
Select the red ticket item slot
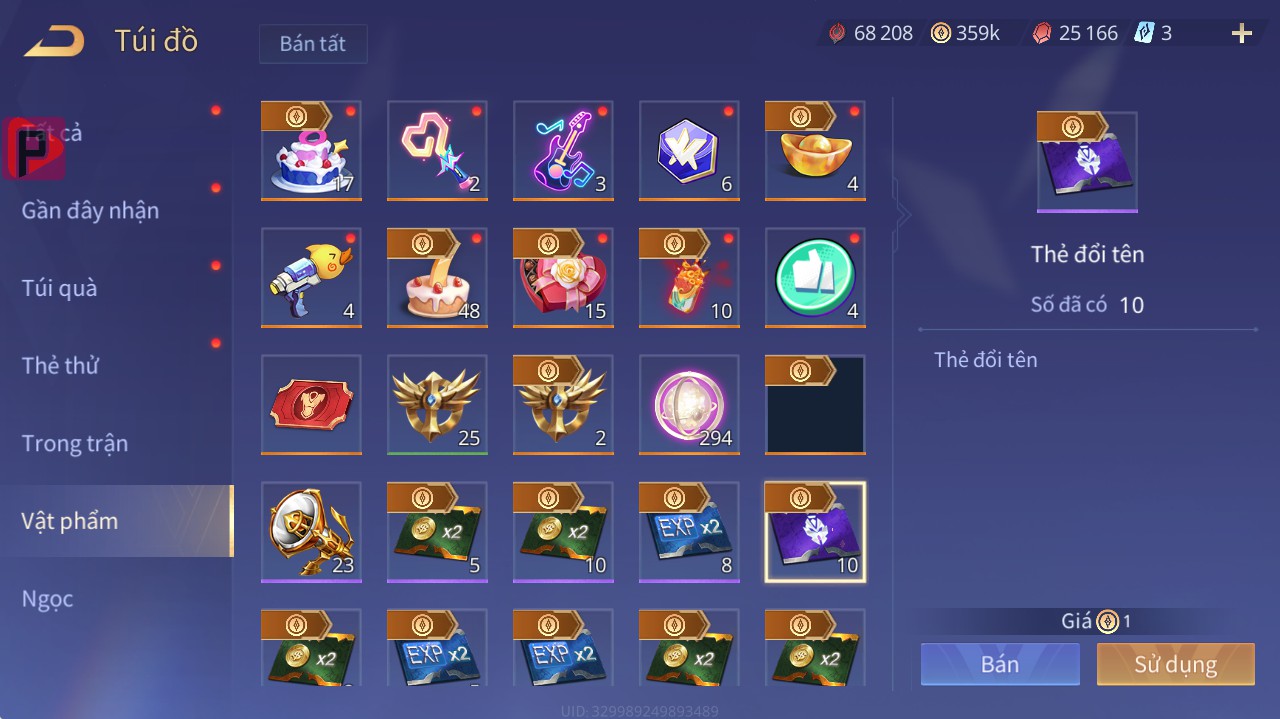(x=311, y=404)
